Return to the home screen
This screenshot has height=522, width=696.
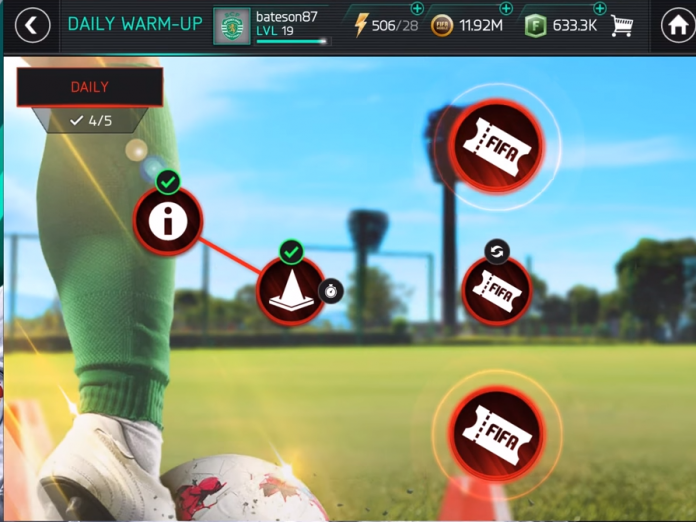point(678,26)
